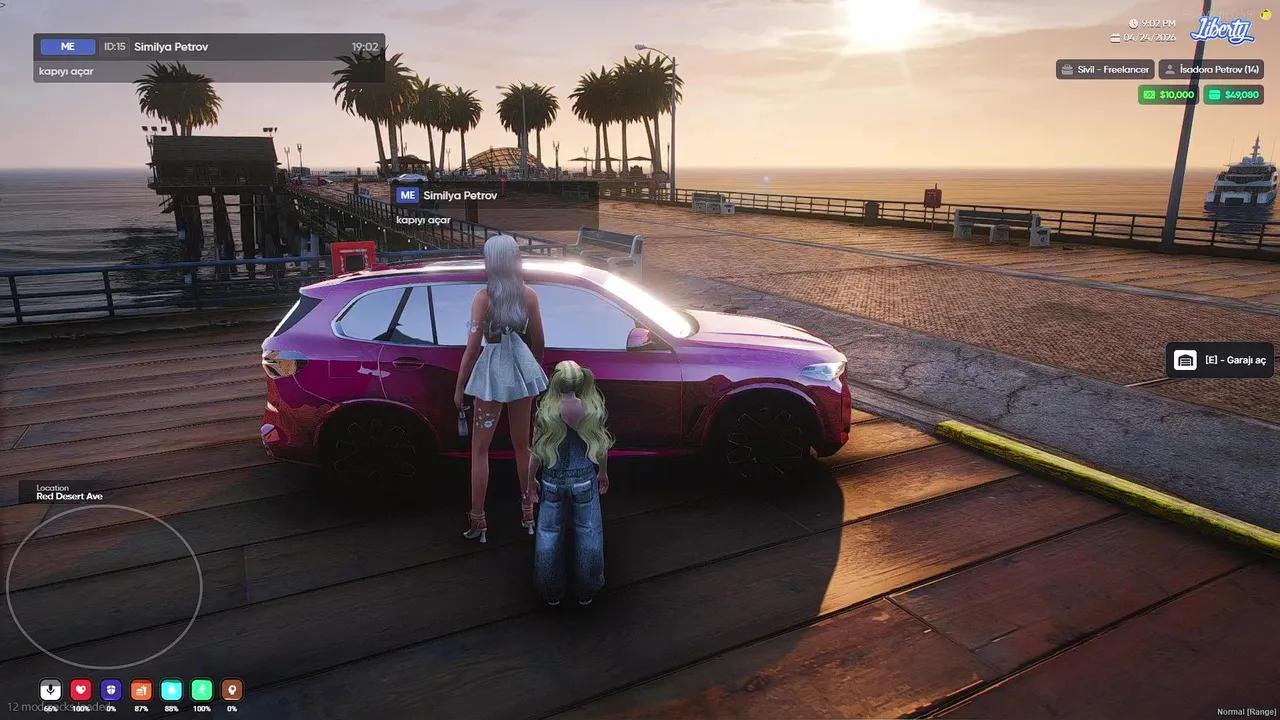1280x720 pixels.
Task: Click the brown status icon showing 0%
Action: click(x=232, y=690)
